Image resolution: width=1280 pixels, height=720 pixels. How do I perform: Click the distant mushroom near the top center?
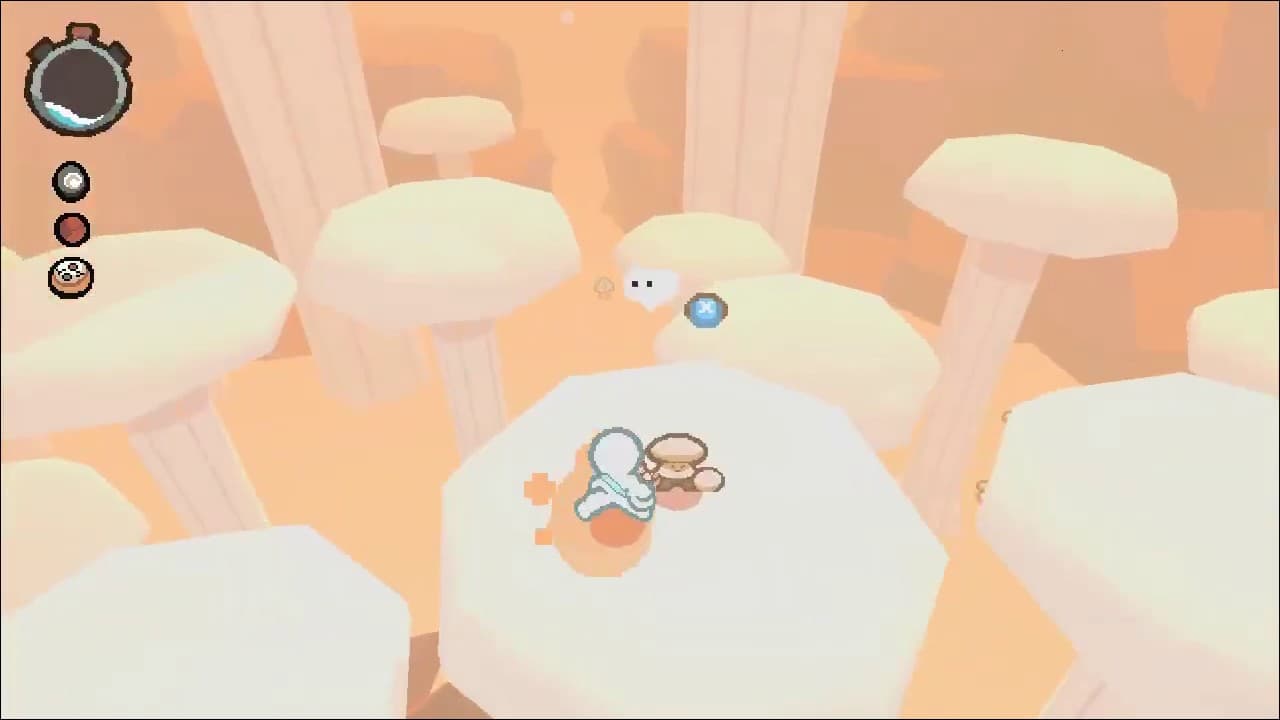pyautogui.click(x=568, y=16)
